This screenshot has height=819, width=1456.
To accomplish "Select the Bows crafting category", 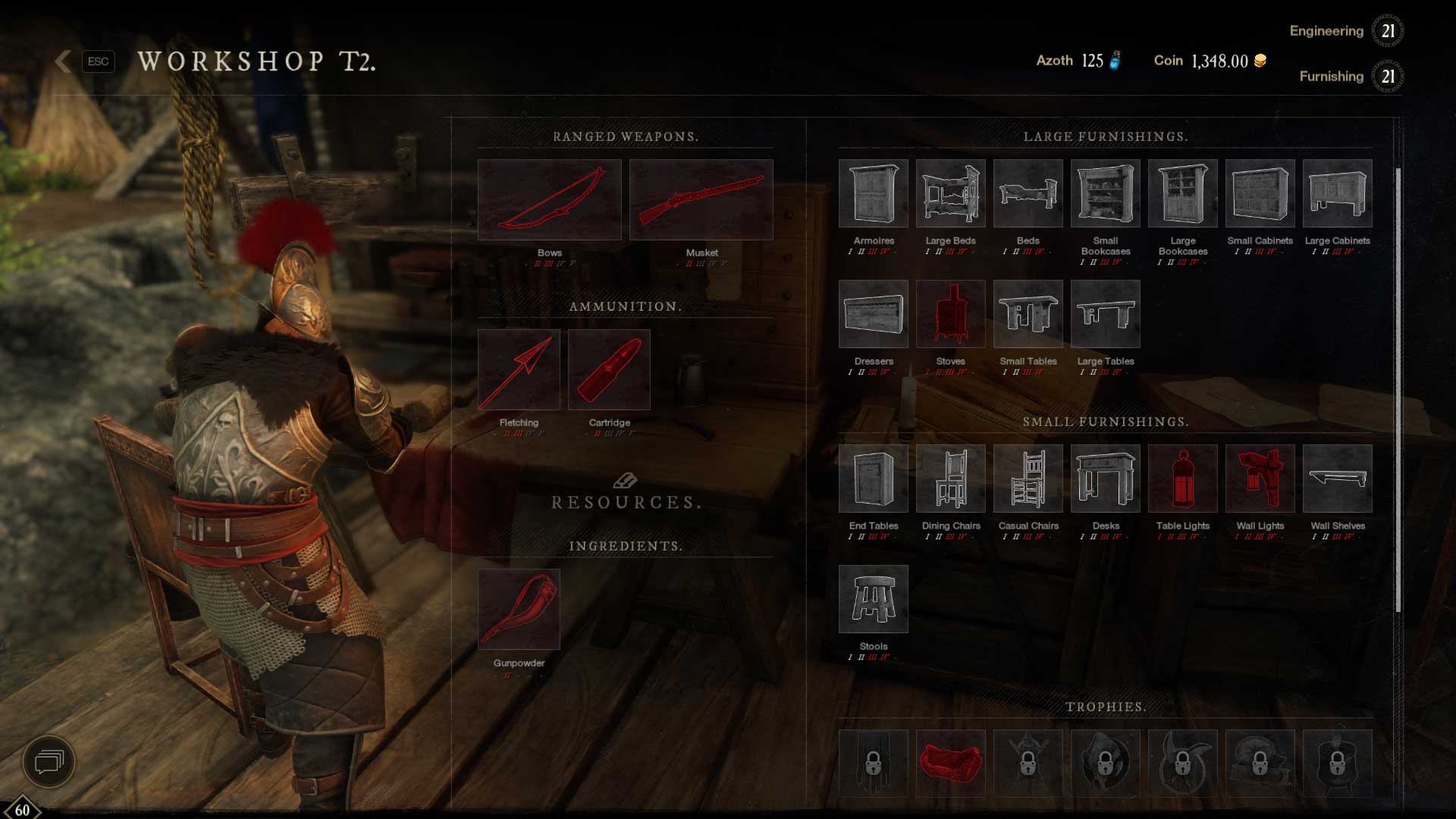I will (x=549, y=199).
